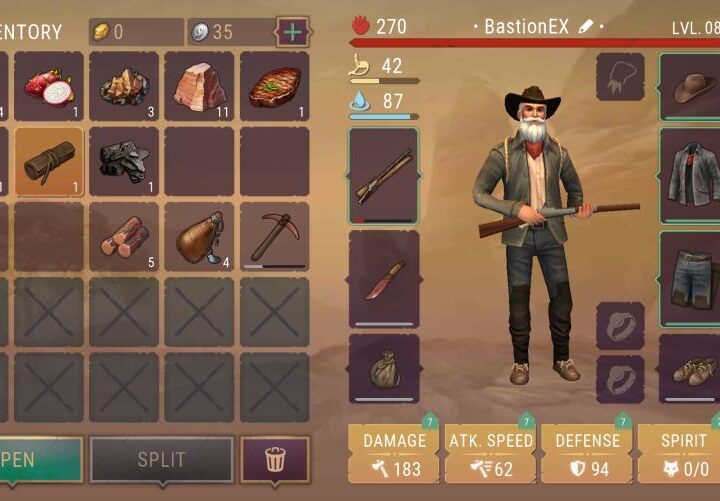Select the waterskin flask slot

[199, 237]
